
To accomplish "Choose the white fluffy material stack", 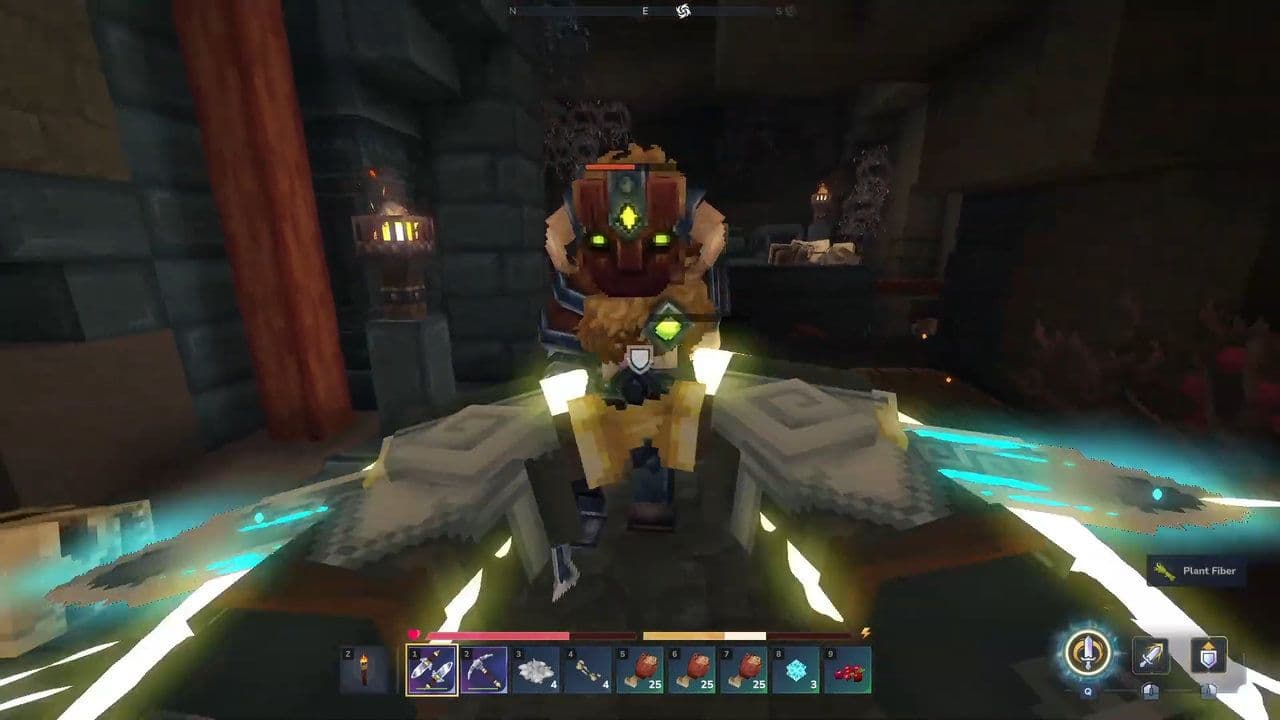I will click(536, 670).
